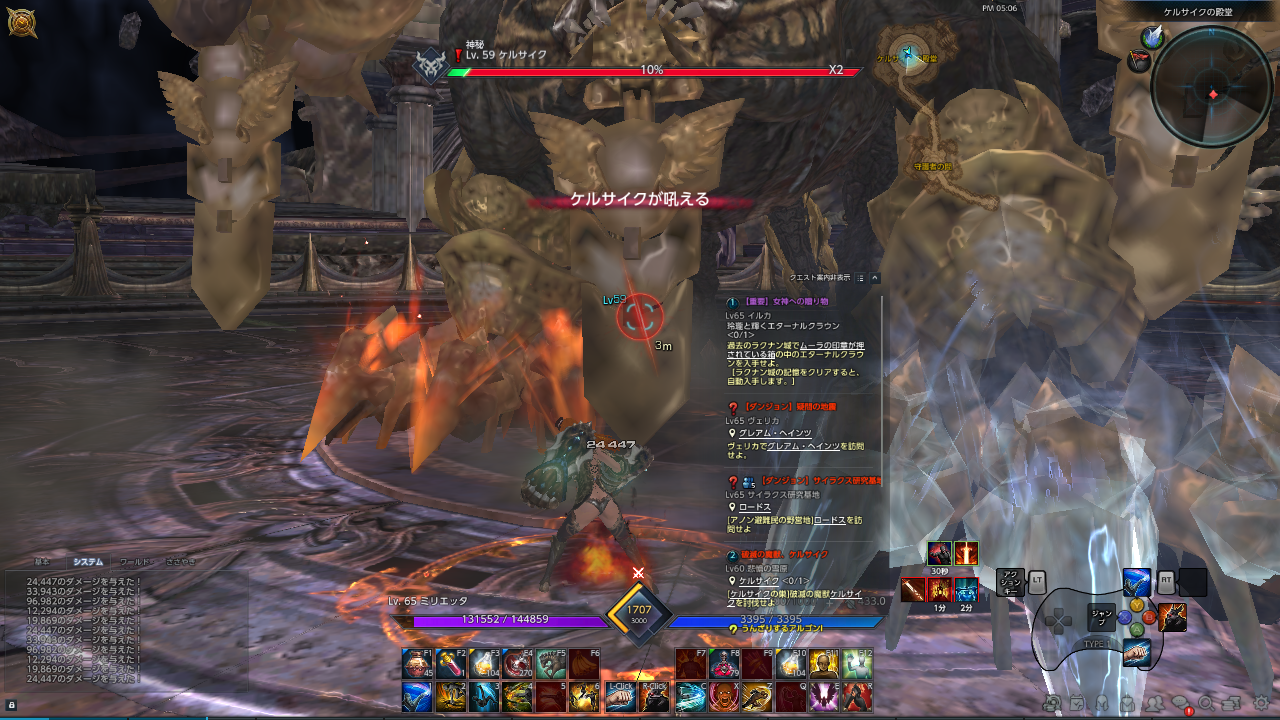
Task: Open the chat bubble notifications icon
Action: (1181, 704)
